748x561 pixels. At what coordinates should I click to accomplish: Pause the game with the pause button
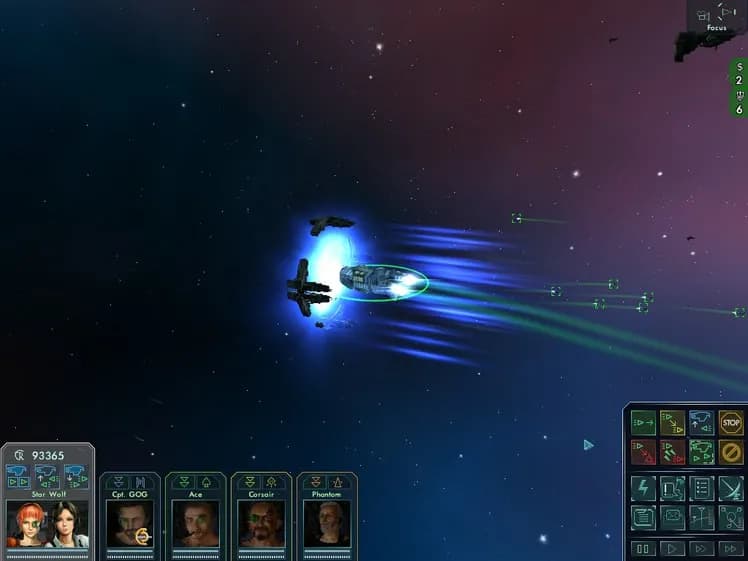pos(643,549)
